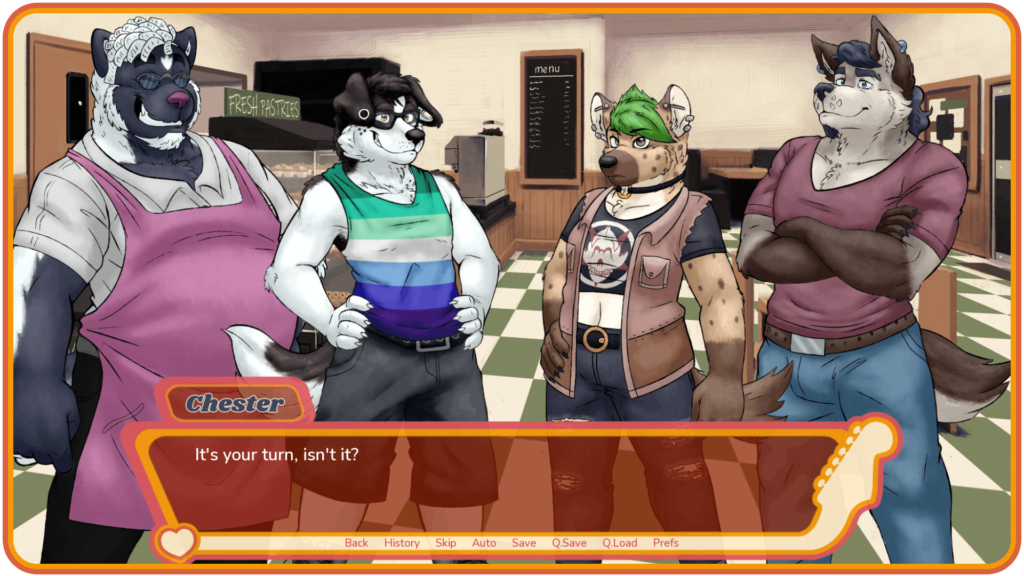Viewport: 1024px width, 576px height.
Task: Open the dialogue History log
Action: pos(401,543)
